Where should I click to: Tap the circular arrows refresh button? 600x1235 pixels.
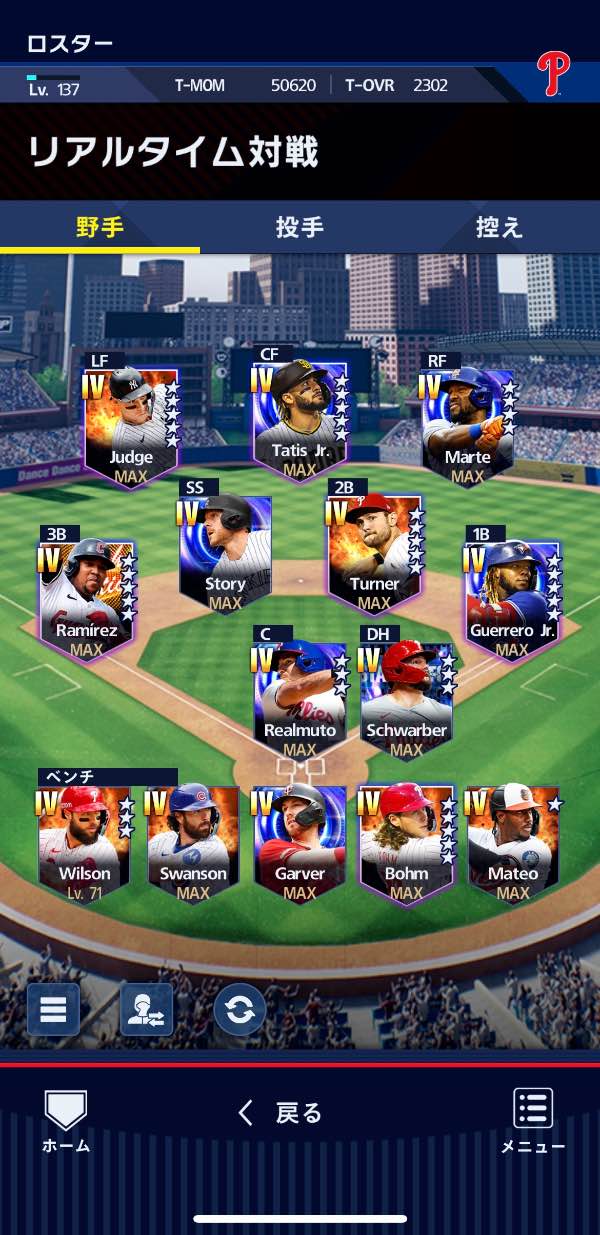tap(240, 1009)
